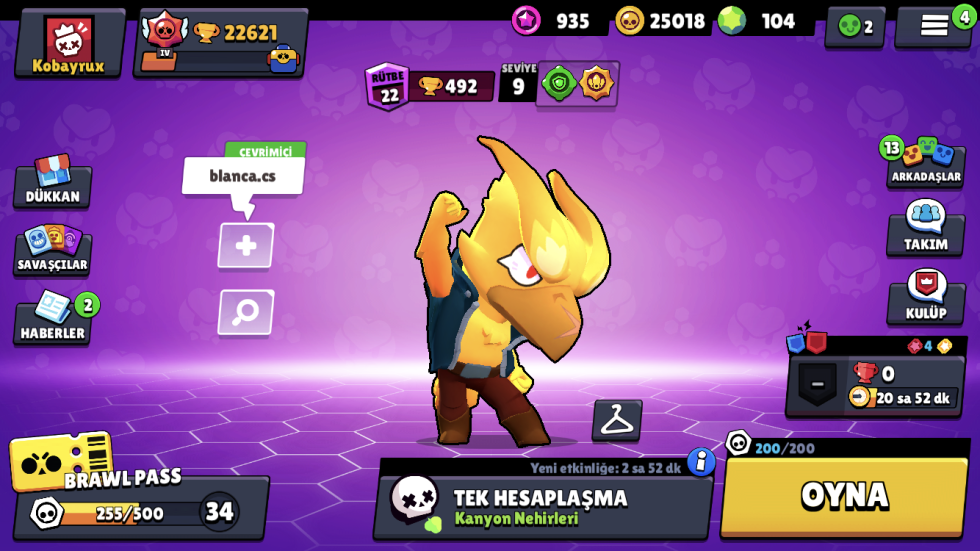This screenshot has height=551, width=980.
Task: Open the Dükkan shop
Action: [52, 182]
